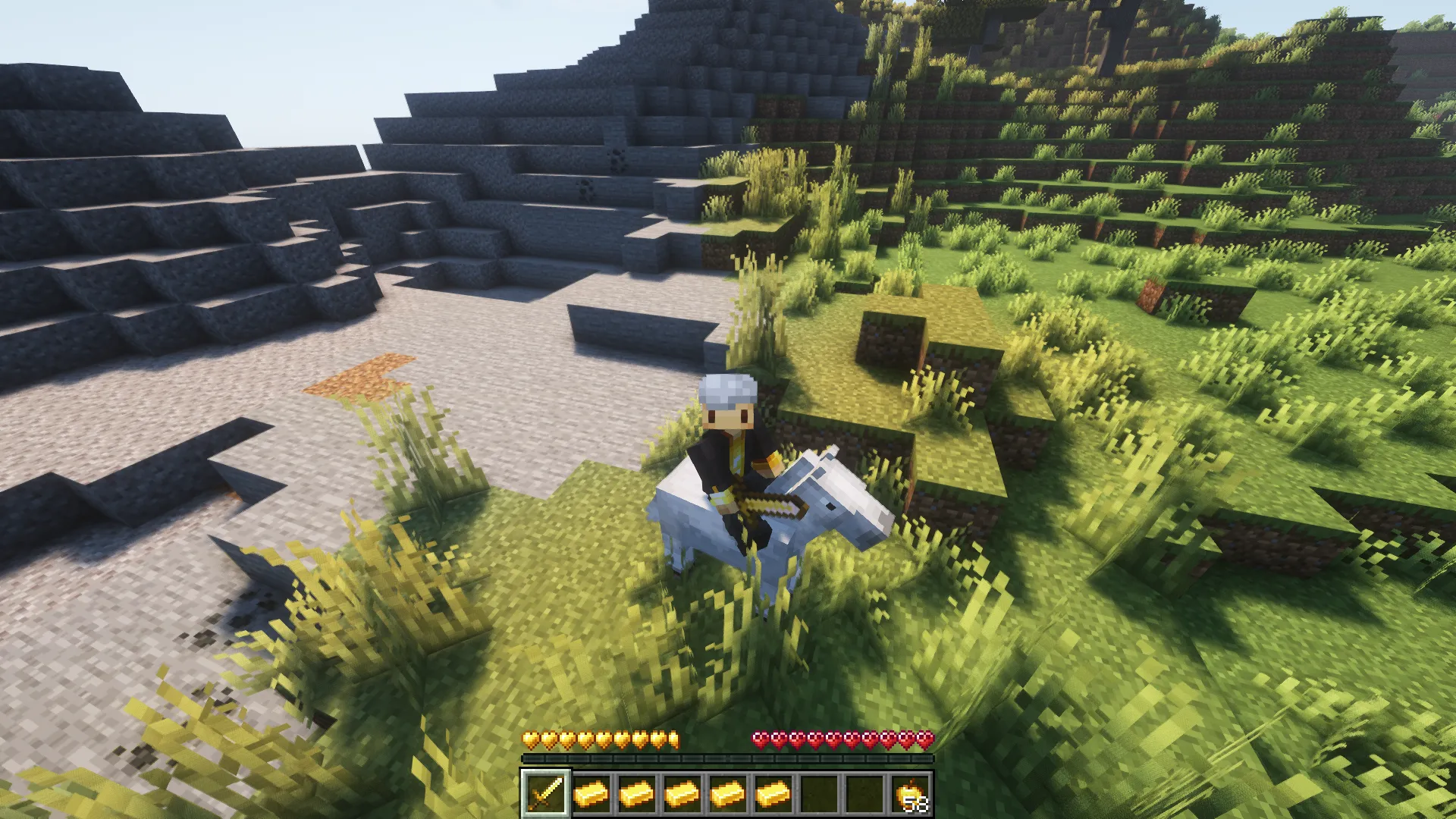Click the second empty hotbar slot

866,792
